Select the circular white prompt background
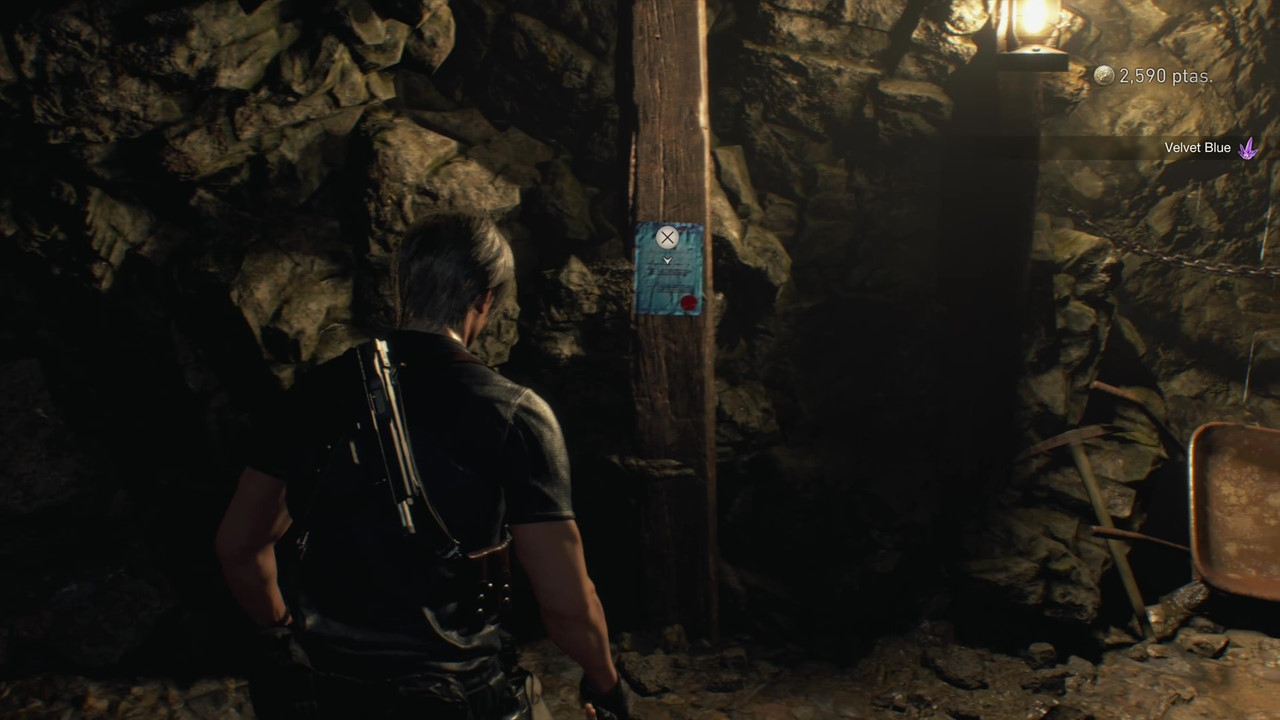 665,237
